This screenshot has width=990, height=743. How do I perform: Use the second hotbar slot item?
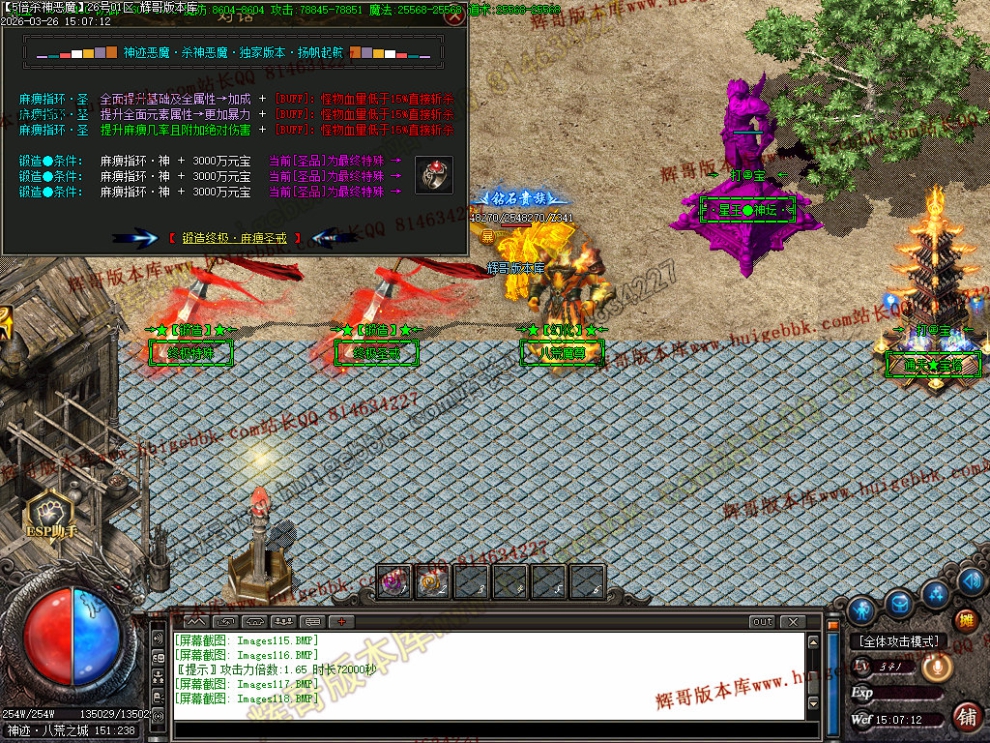(431, 582)
